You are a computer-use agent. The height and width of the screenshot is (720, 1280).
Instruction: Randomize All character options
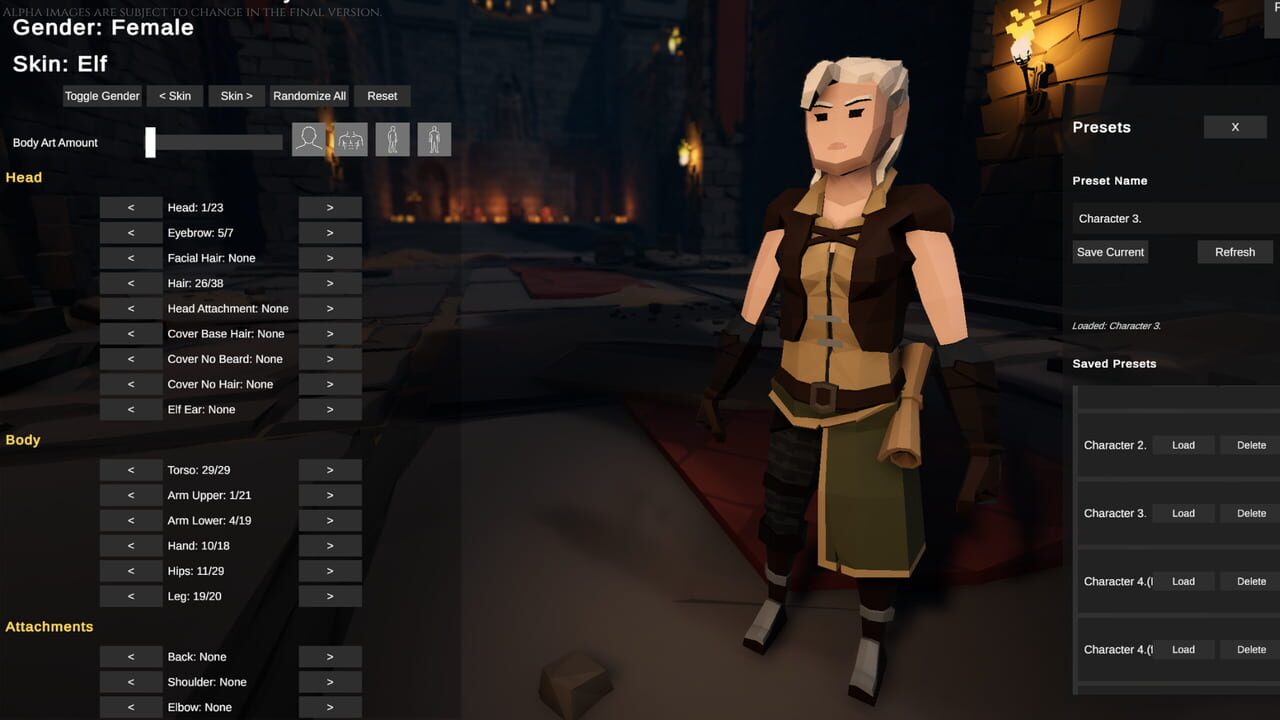click(x=309, y=96)
